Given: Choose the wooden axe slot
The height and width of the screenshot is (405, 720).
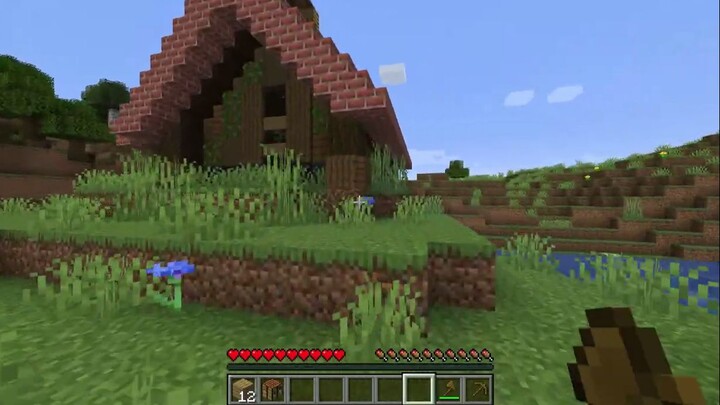Looking at the screenshot, I should (448, 388).
